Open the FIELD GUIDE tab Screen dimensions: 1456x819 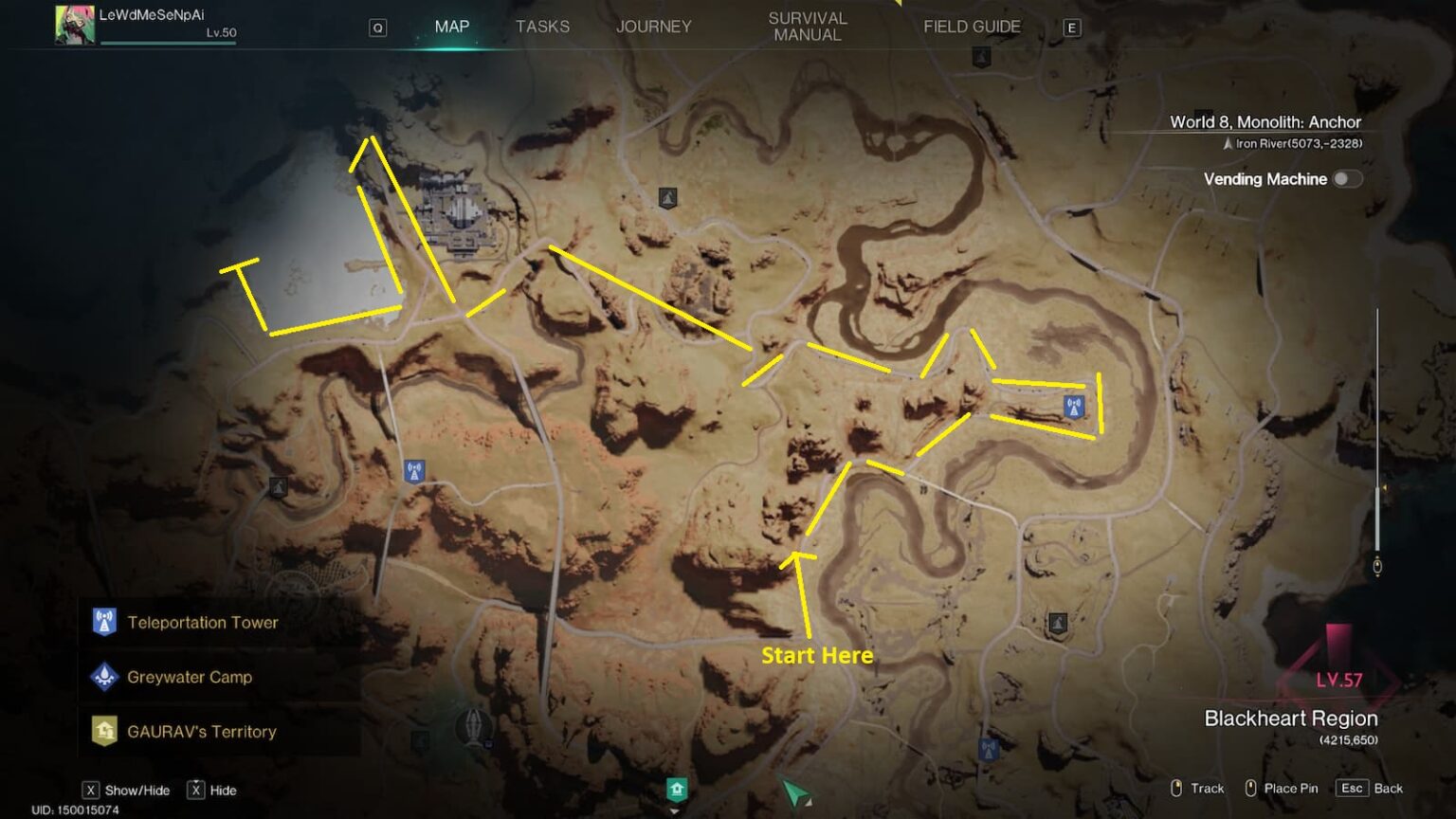(x=972, y=27)
